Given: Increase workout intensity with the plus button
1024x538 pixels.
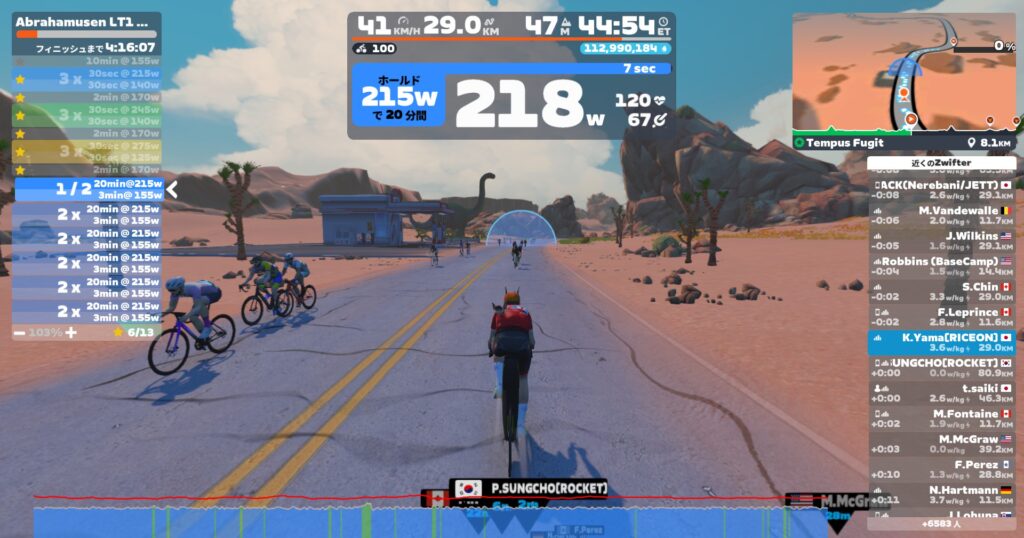Looking at the screenshot, I should pos(70,331).
